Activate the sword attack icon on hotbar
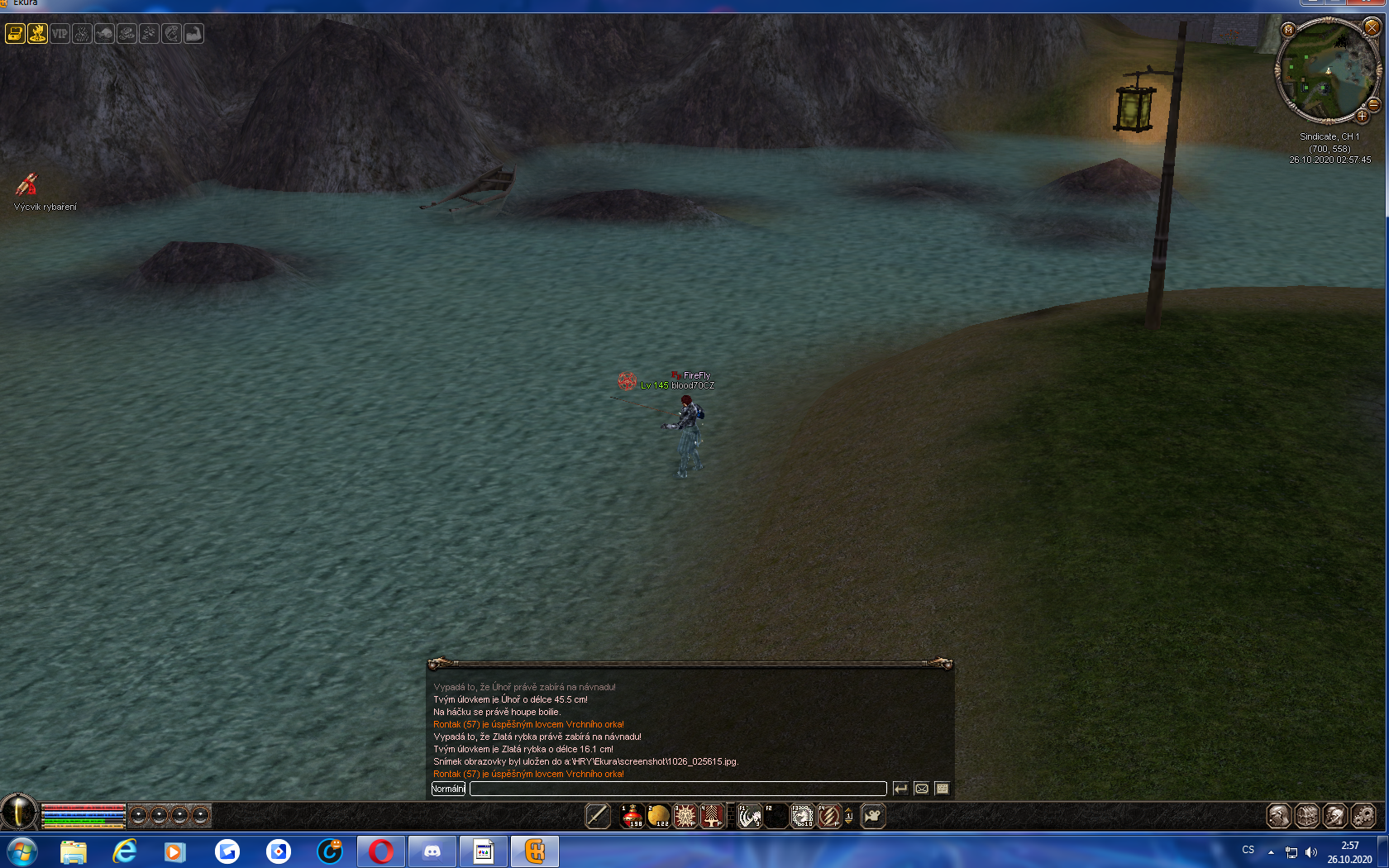 click(597, 816)
